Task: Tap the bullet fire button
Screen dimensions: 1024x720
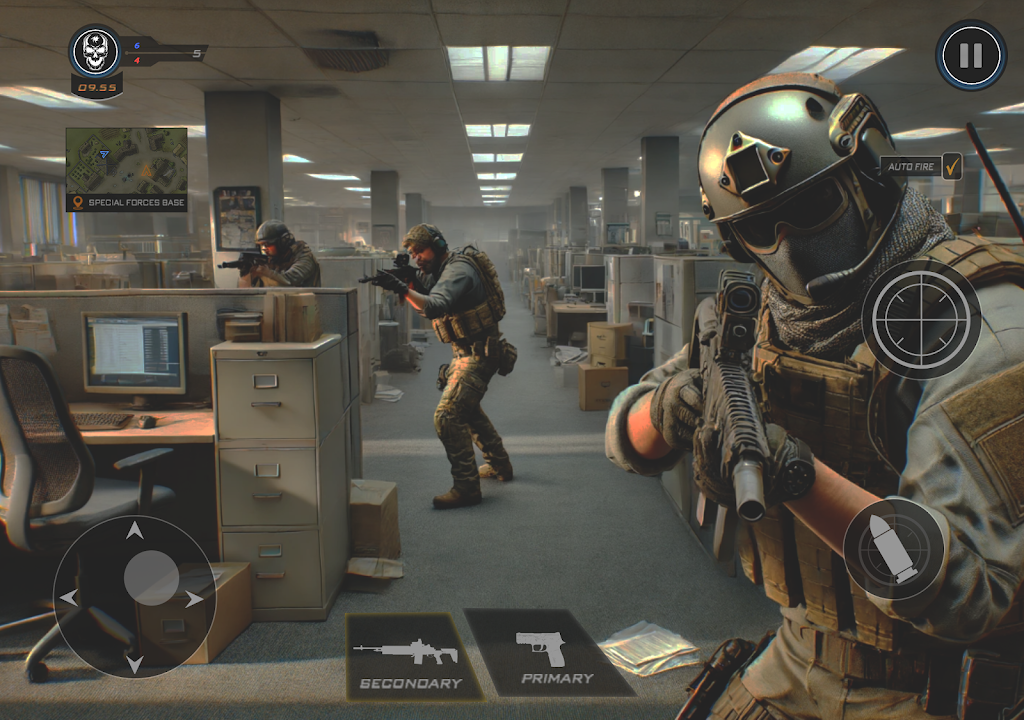Action: [x=895, y=549]
